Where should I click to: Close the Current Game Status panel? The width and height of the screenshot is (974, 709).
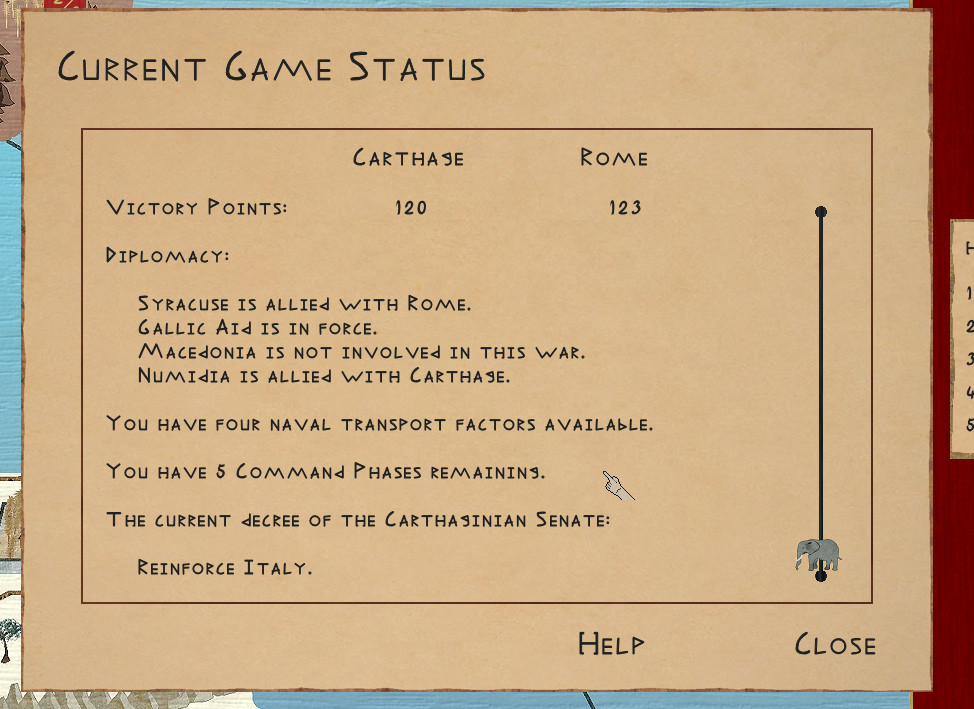tap(835, 645)
